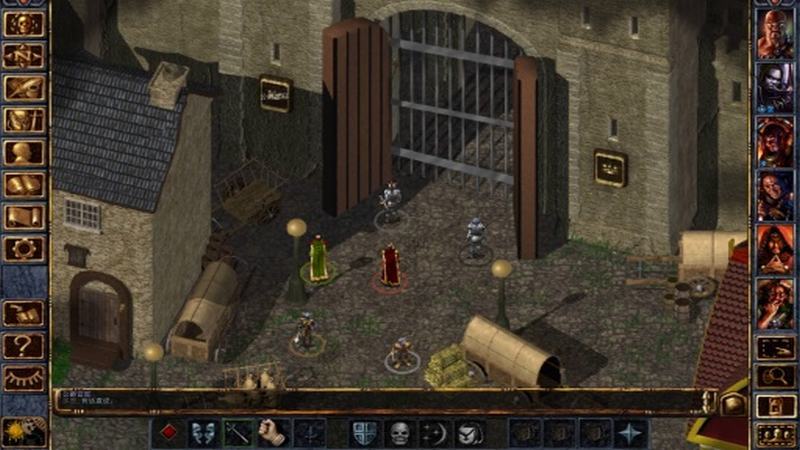Viewport: 800px width, 450px height.
Task: Activate the crescent moon and stars action
Action: [434, 433]
